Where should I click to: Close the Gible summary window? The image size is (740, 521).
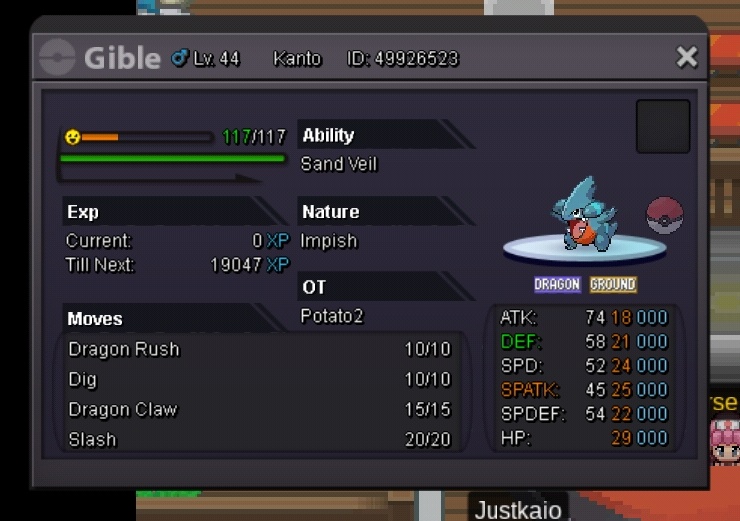pyautogui.click(x=686, y=57)
